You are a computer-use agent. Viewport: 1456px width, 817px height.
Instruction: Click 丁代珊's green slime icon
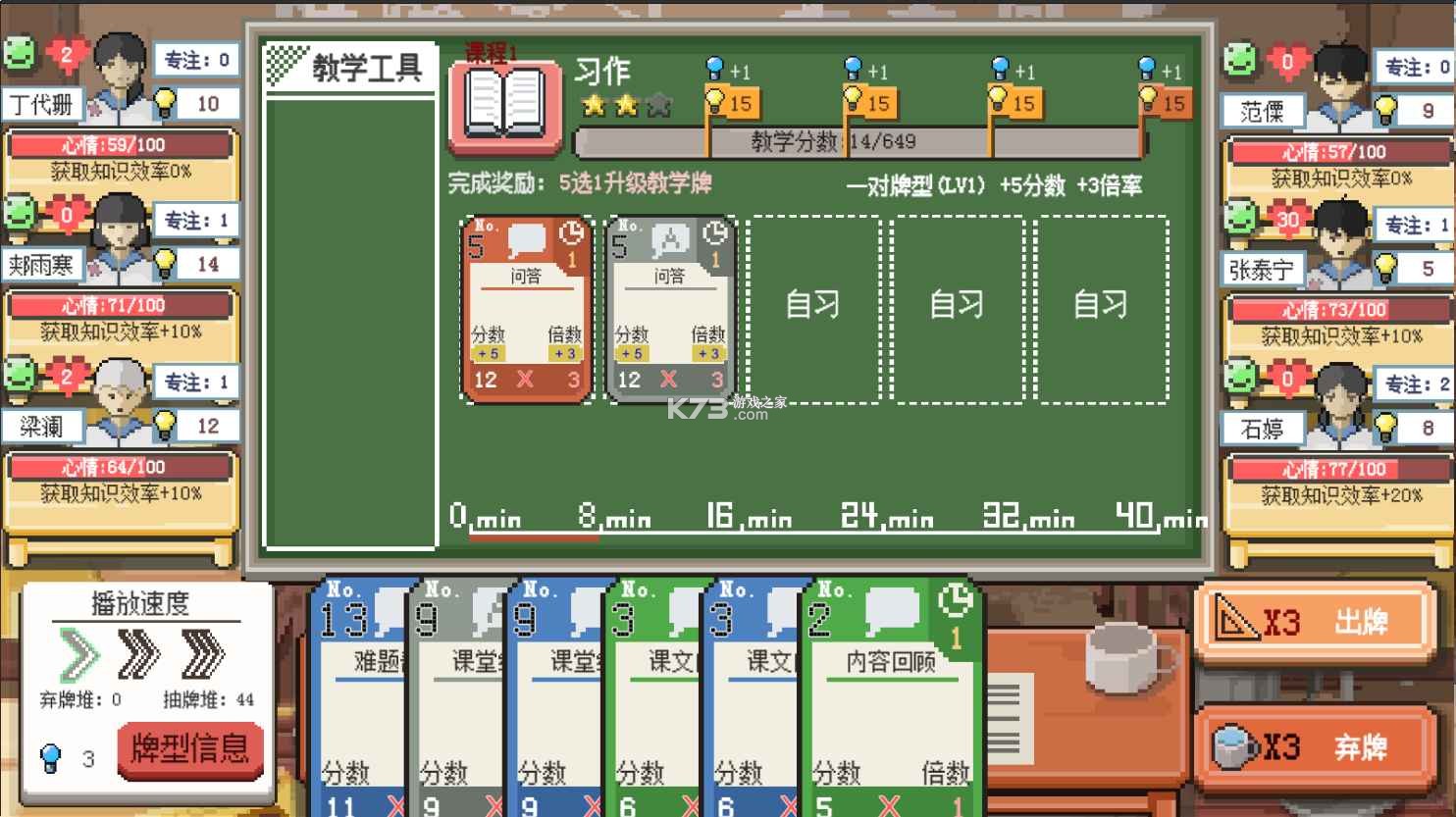click(22, 50)
